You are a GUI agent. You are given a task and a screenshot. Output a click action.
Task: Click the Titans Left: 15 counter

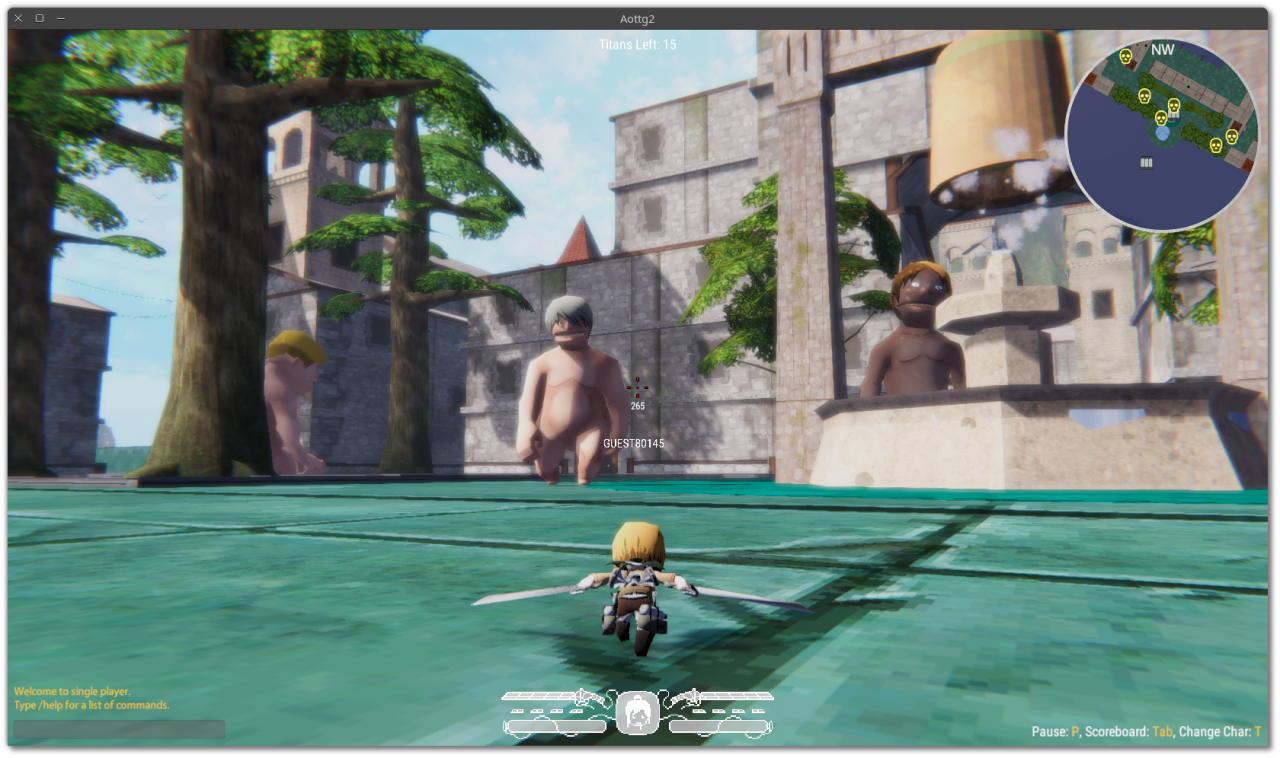[x=637, y=44]
